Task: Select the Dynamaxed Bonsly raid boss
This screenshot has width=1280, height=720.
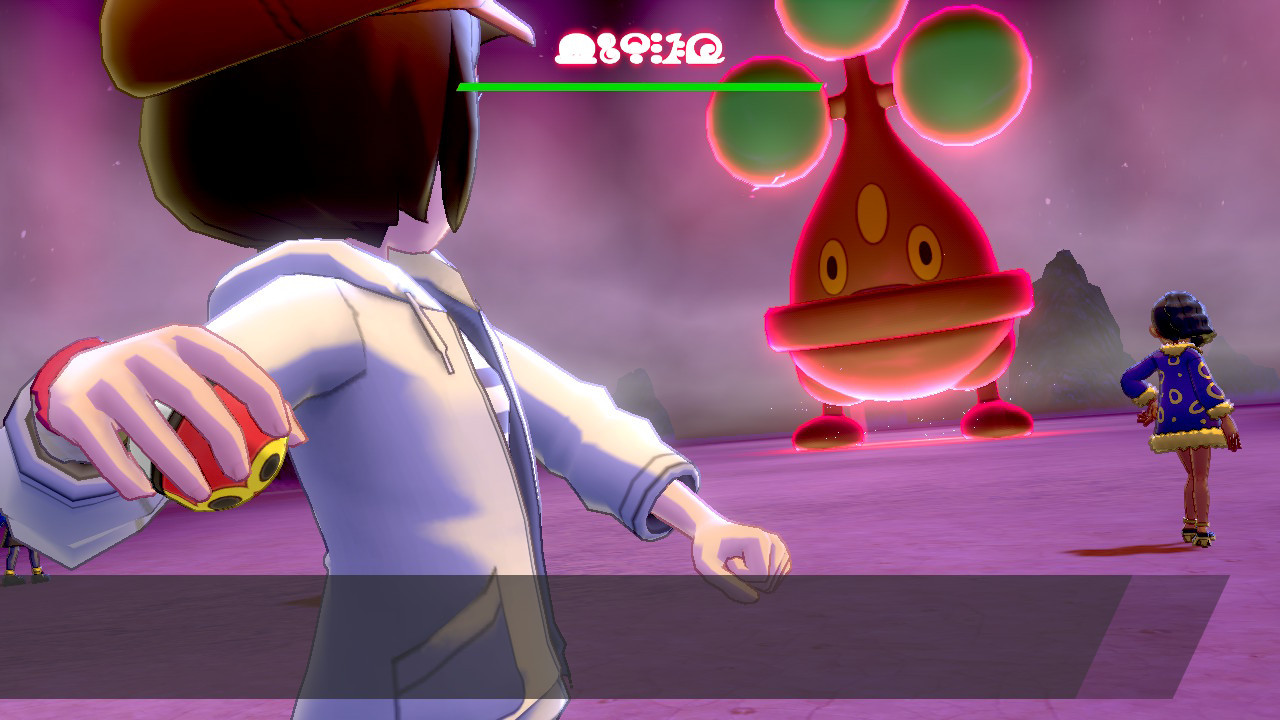Action: pyautogui.click(x=880, y=300)
